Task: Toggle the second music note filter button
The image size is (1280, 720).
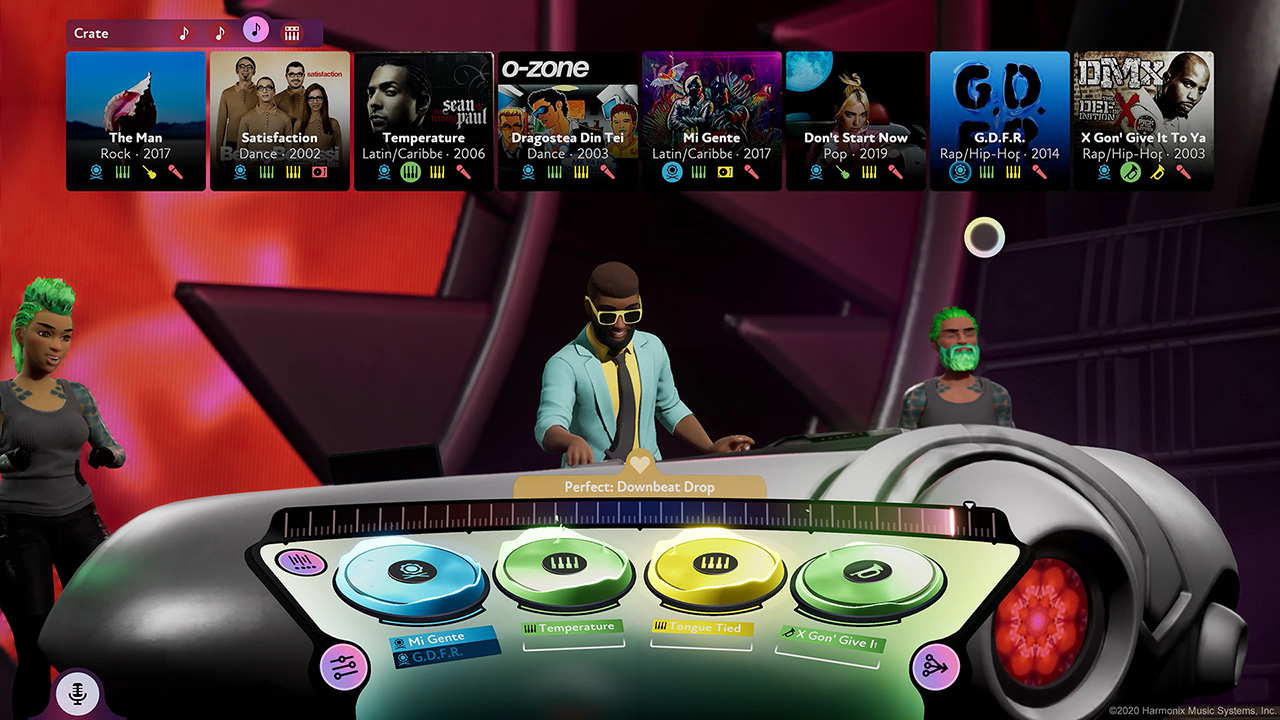Action: coord(219,33)
